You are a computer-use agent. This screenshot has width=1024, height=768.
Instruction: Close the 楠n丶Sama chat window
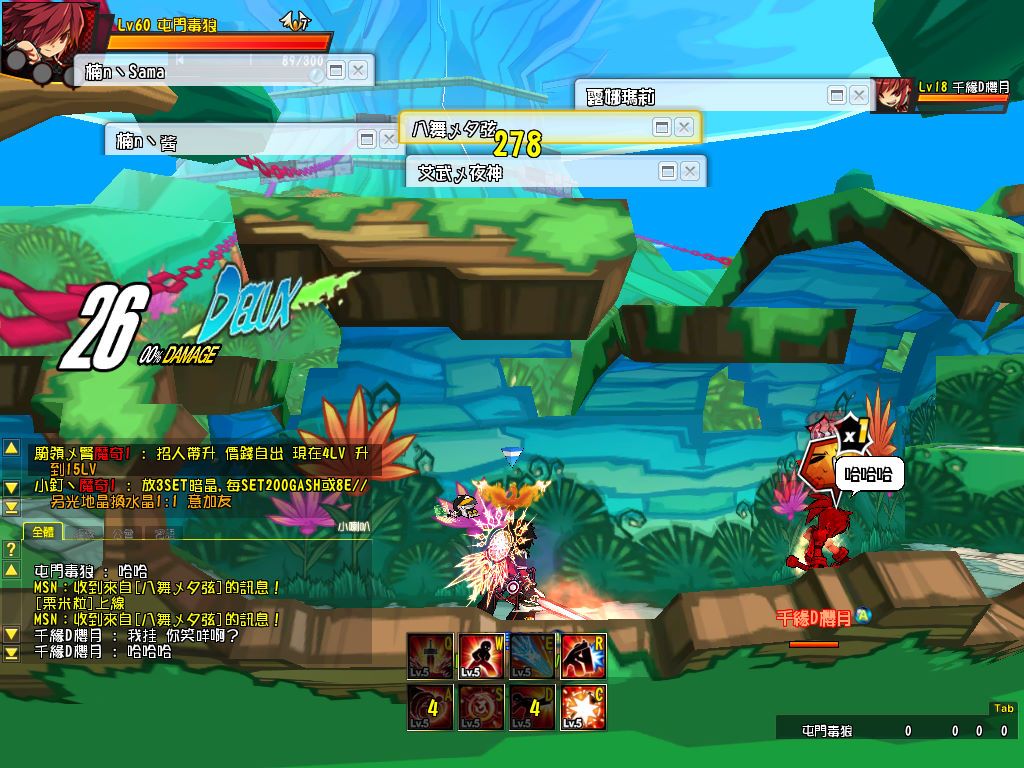pos(358,70)
